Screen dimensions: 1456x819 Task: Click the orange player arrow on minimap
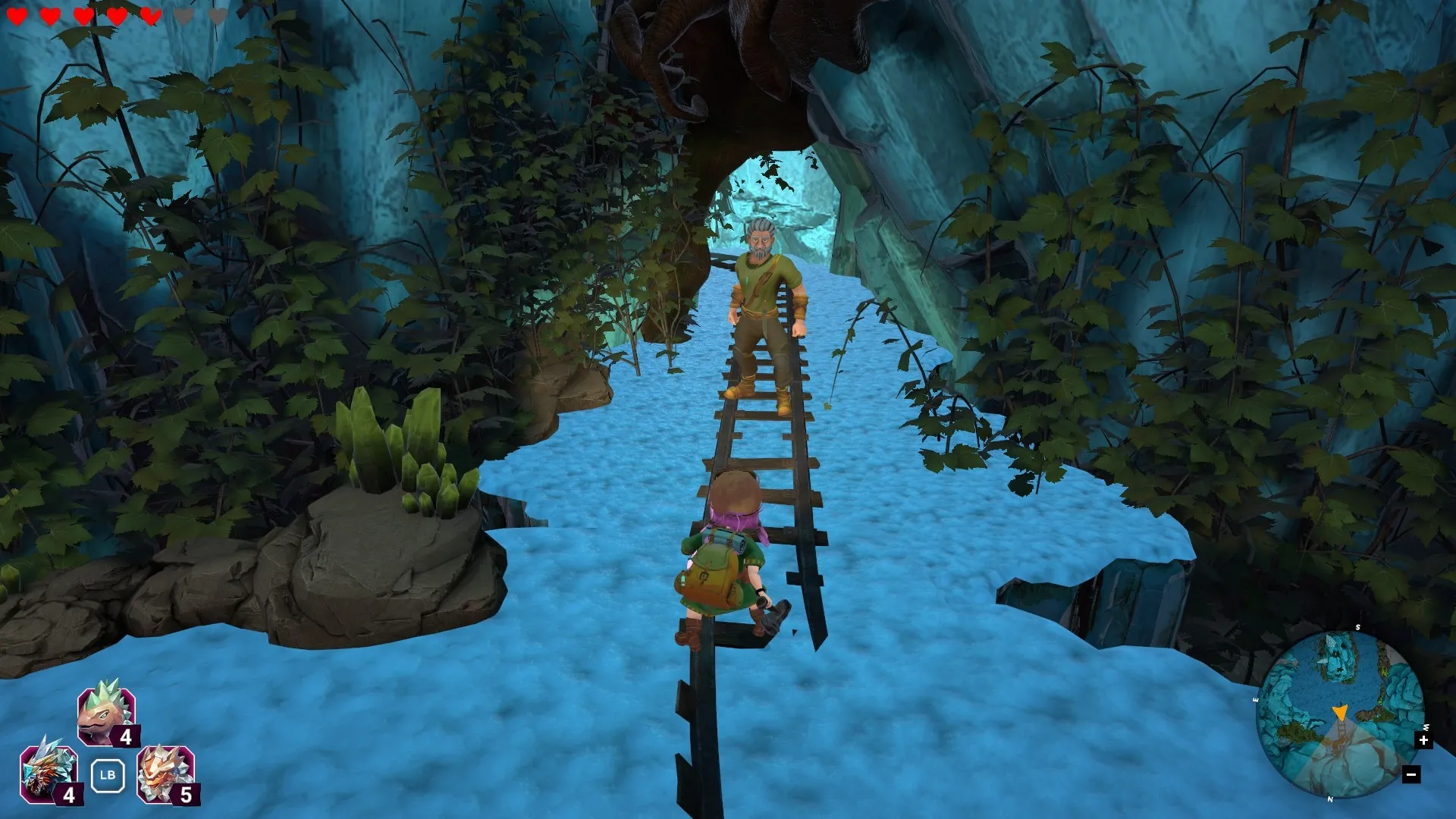tap(1339, 713)
